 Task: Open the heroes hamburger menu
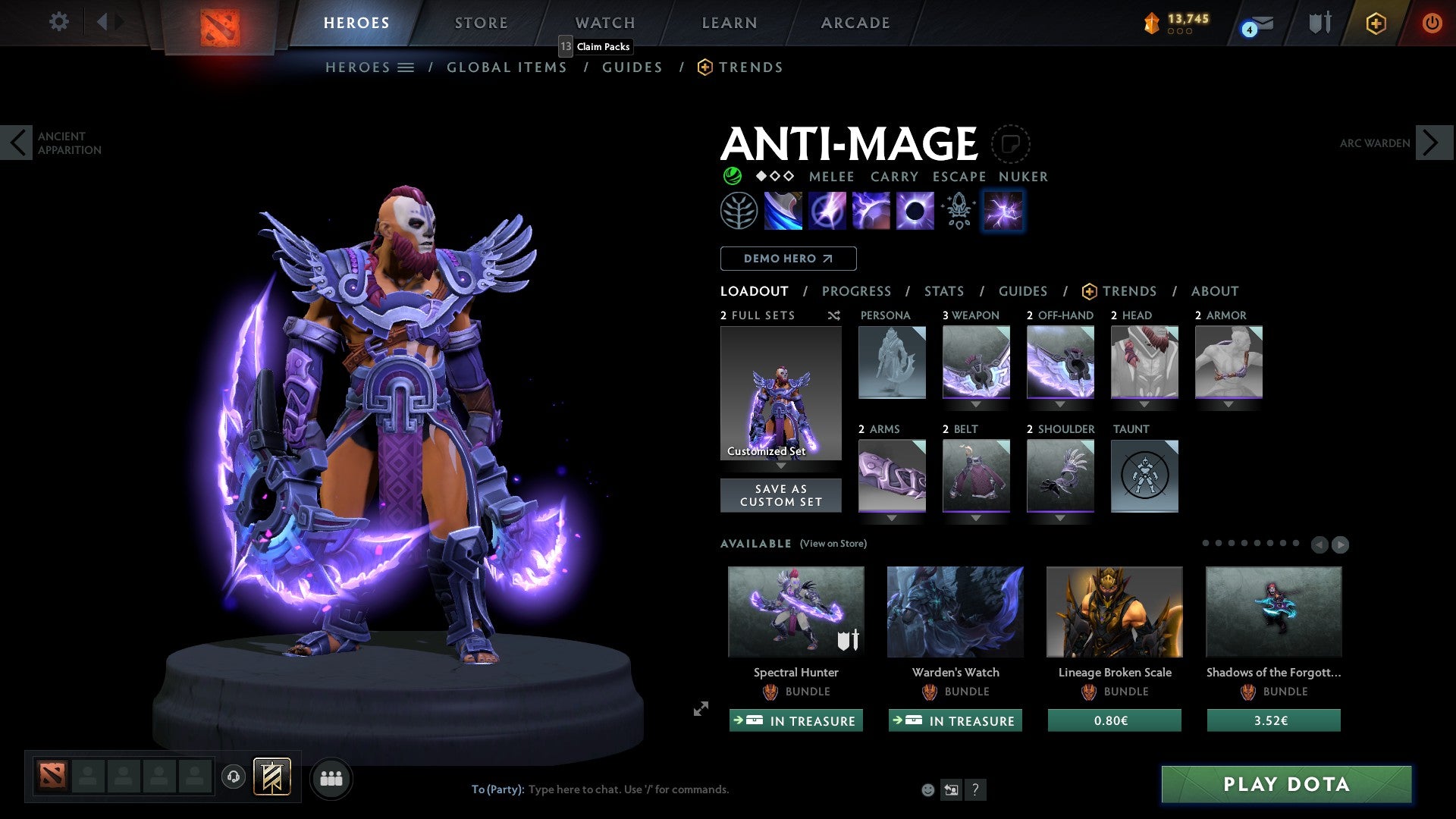(406, 67)
